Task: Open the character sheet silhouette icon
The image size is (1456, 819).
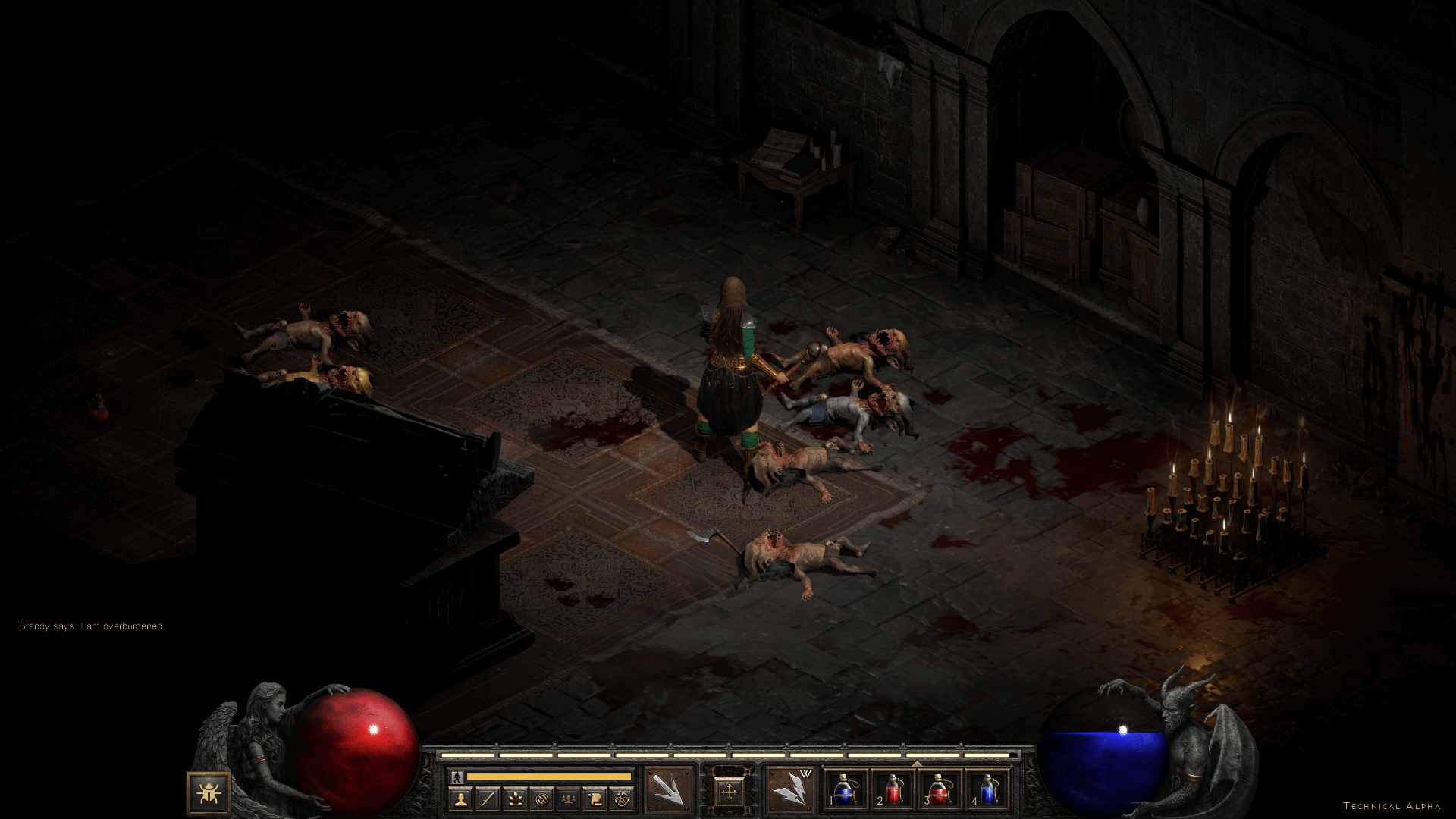Action: click(x=460, y=799)
